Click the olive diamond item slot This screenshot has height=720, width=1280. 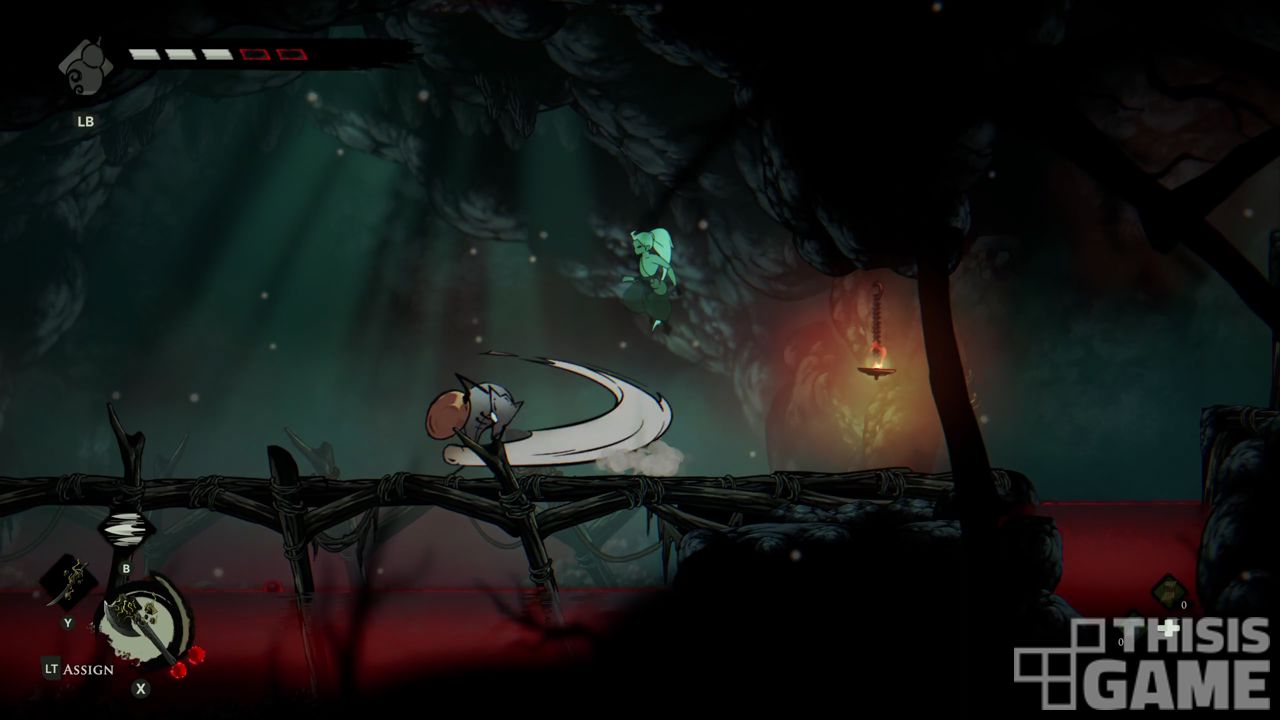tap(1167, 592)
